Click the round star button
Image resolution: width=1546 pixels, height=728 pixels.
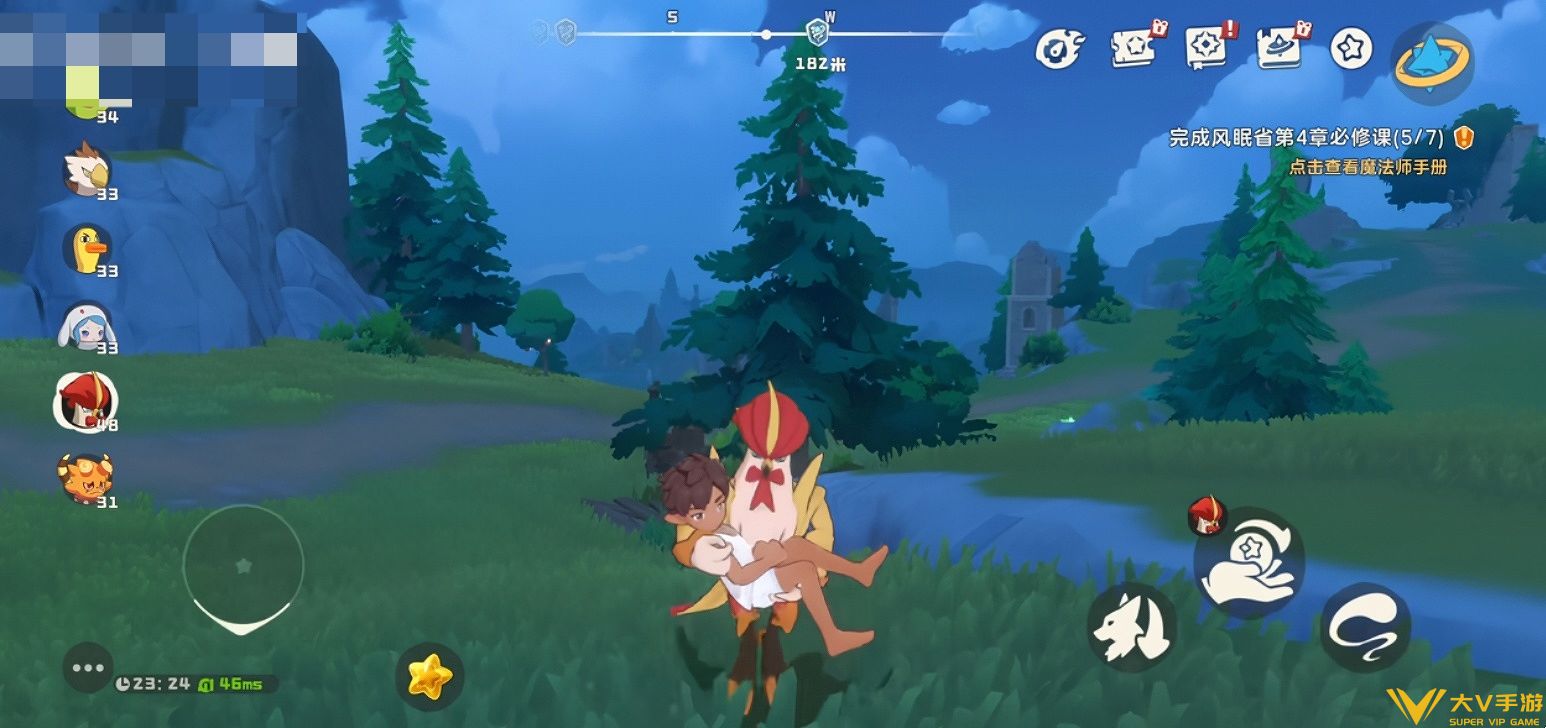pos(1351,49)
